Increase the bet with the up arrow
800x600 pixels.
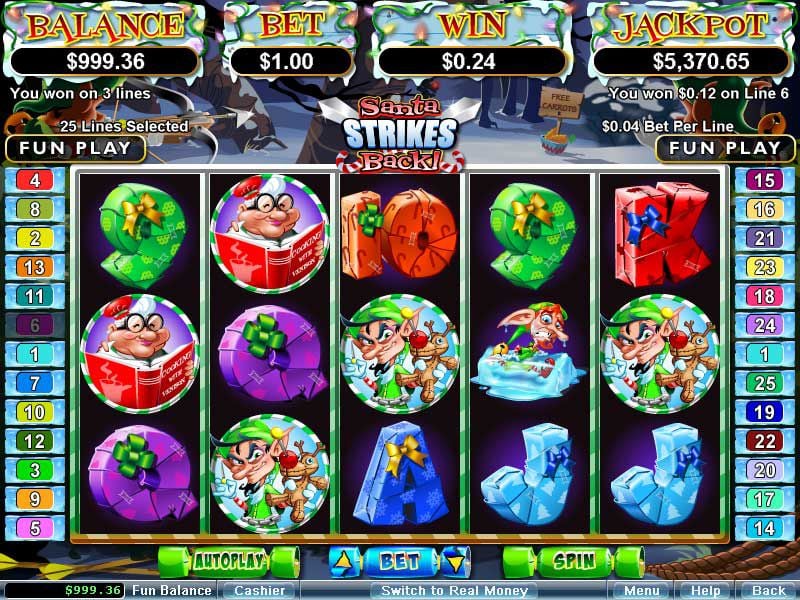click(342, 561)
